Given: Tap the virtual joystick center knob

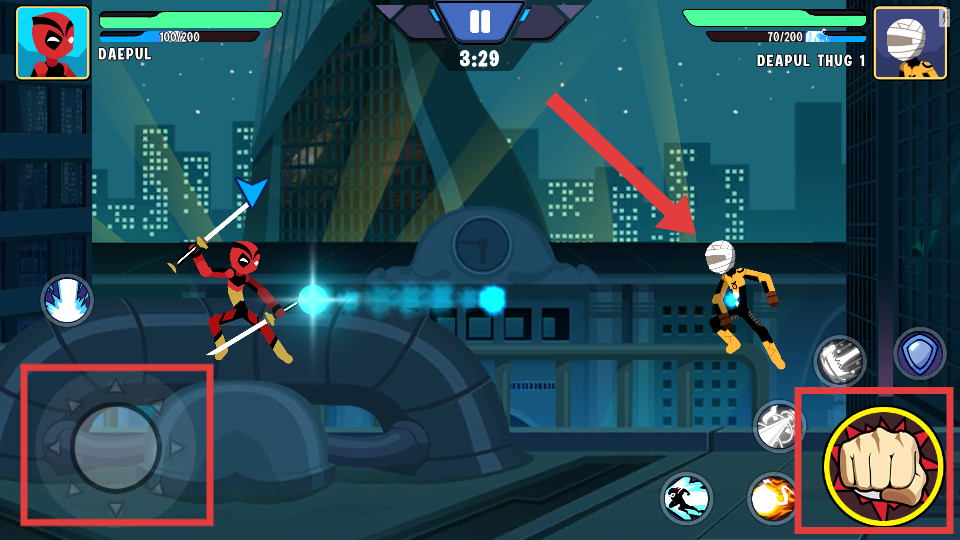Looking at the screenshot, I should [116, 447].
